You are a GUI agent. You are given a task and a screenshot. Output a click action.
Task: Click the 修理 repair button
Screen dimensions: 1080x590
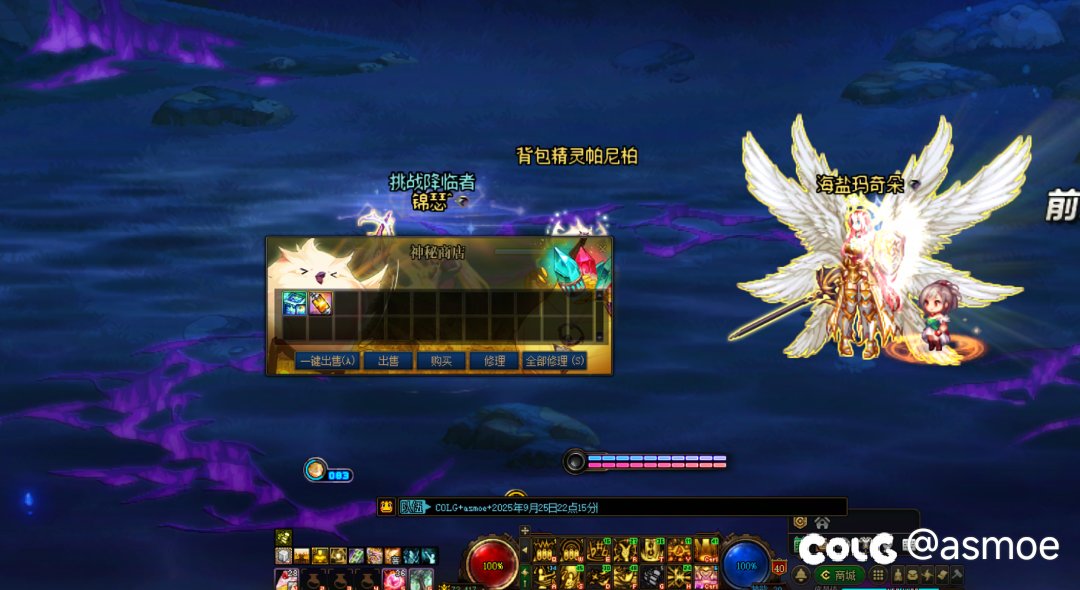(494, 361)
